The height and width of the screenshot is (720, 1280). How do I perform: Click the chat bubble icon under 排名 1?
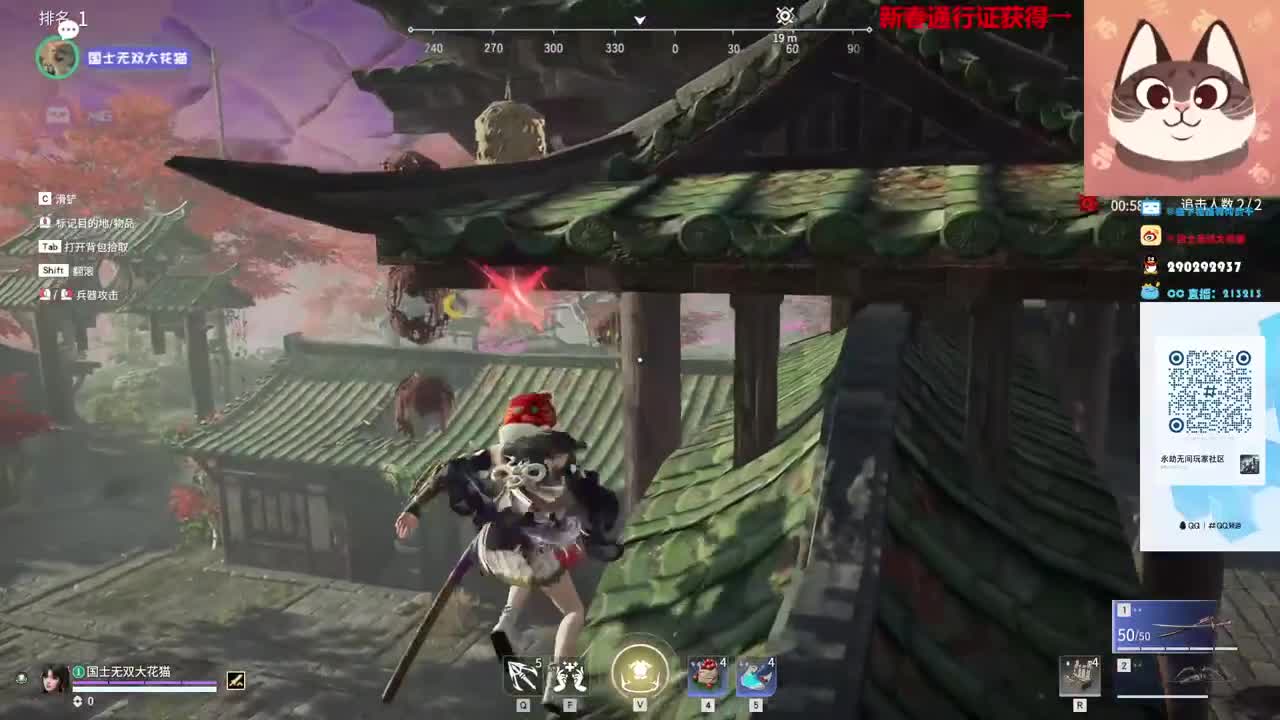pos(67,30)
